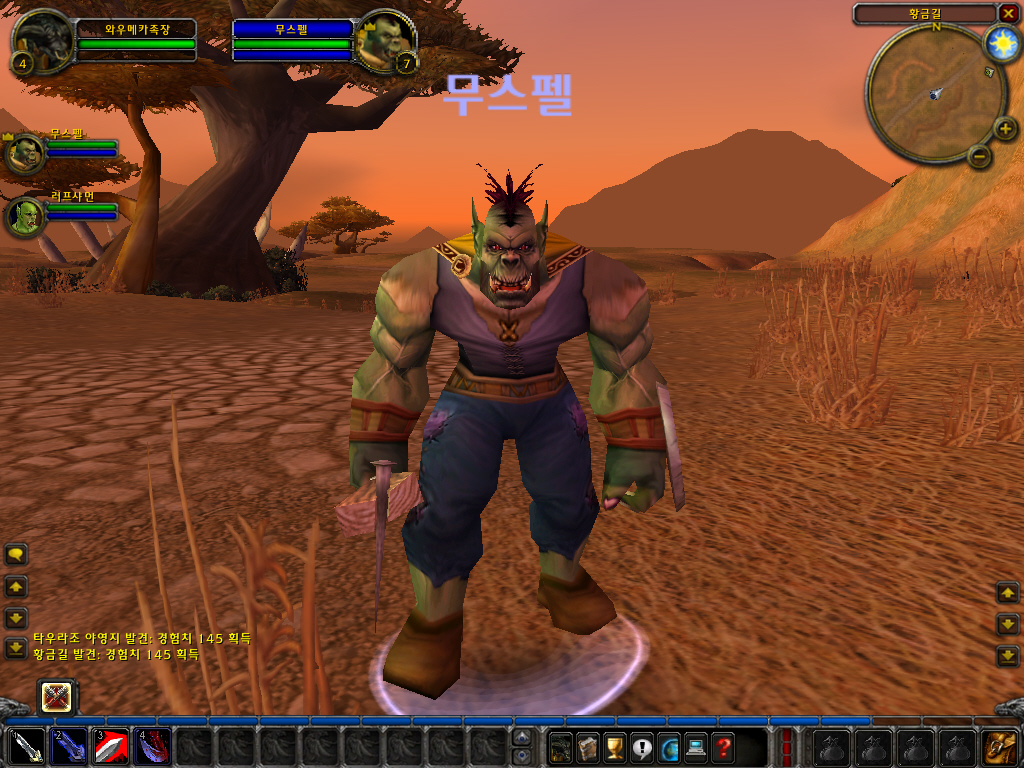Screen dimensions: 1024x768
Task: Activate the red-white ability in slot 3
Action: [111, 747]
